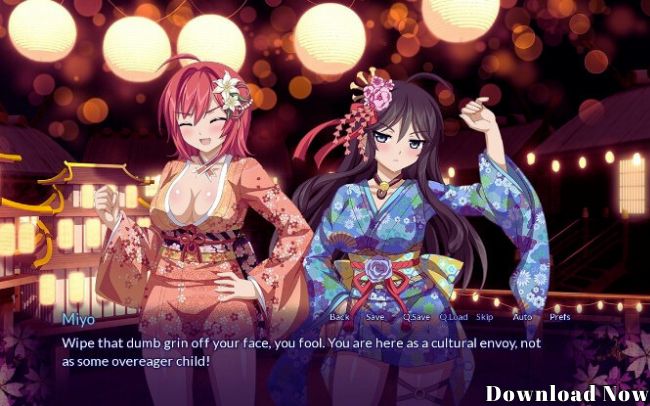650x406 pixels.
Task: Toggle Auto dialogue advance
Action: tap(522, 316)
